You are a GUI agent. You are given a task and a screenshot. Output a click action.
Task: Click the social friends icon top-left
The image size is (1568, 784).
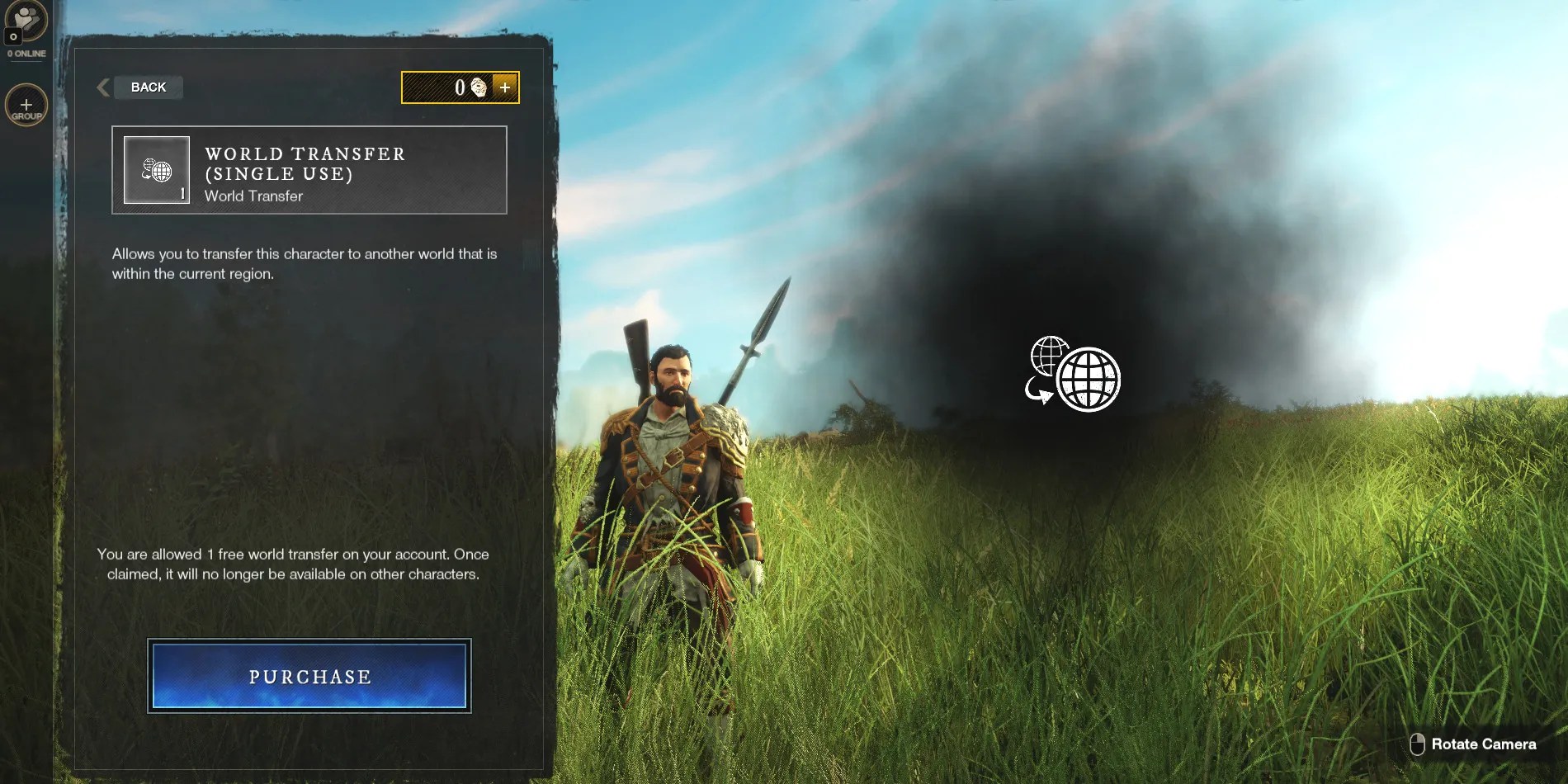tap(26, 22)
